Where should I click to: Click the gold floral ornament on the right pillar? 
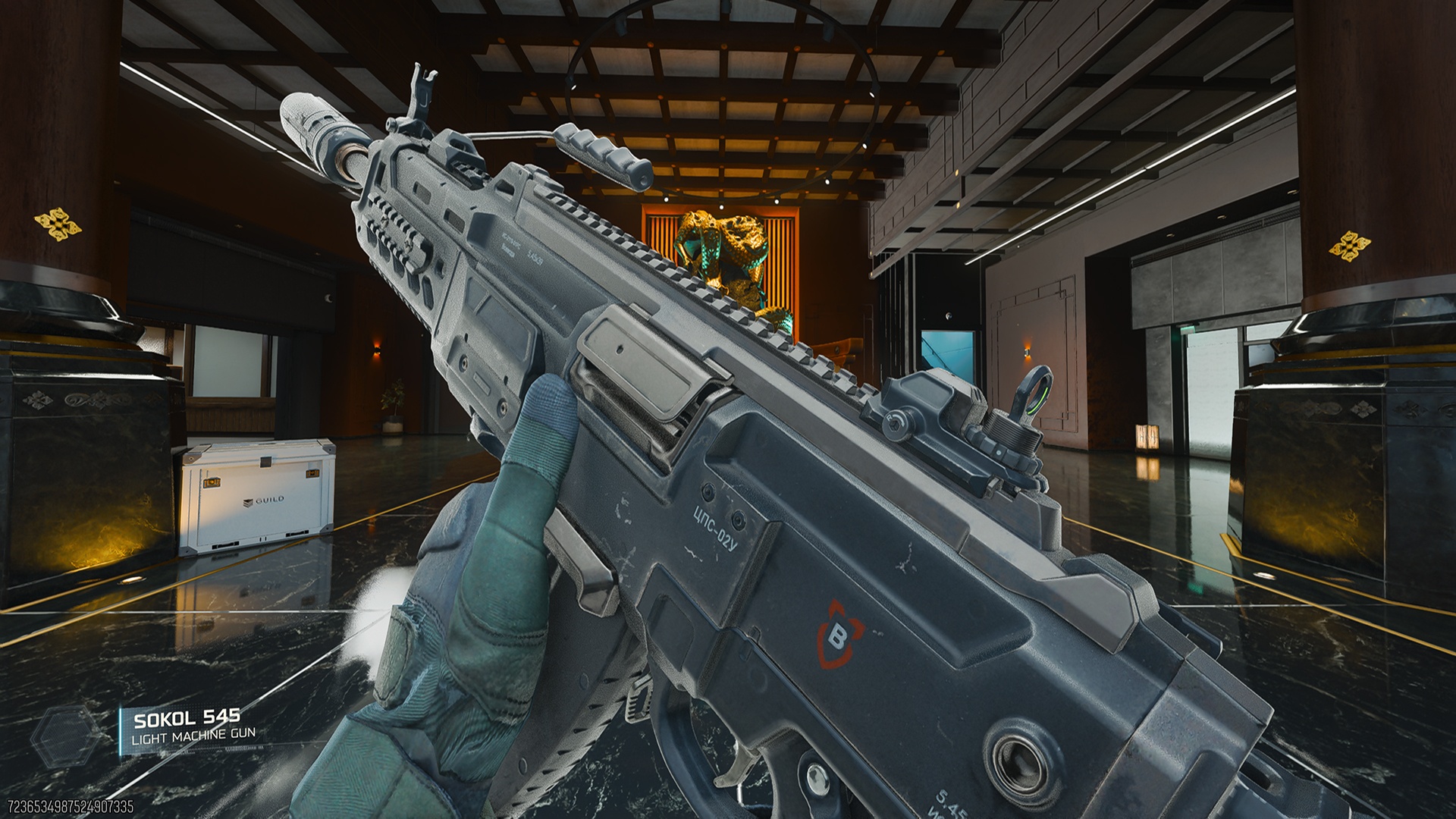1348,246
